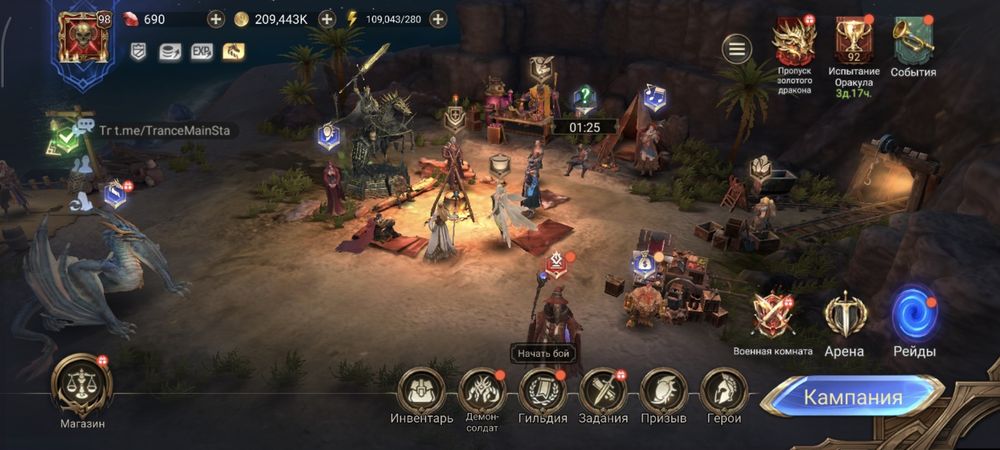Add more energy with plus button
This screenshot has width=1000, height=450.
[x=437, y=19]
